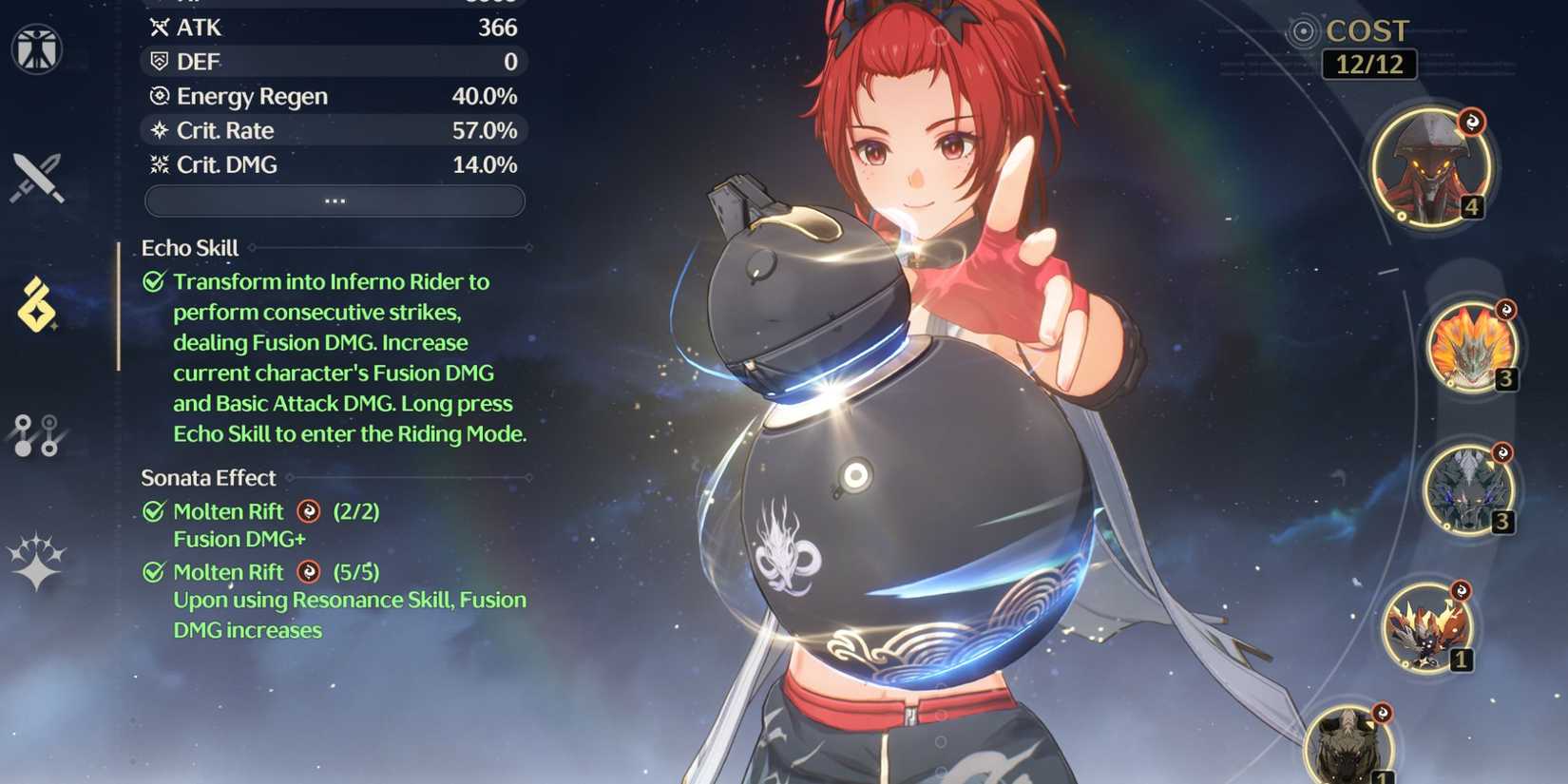
Task: Switch to the Crit. Rate stat row
Action: [335, 130]
